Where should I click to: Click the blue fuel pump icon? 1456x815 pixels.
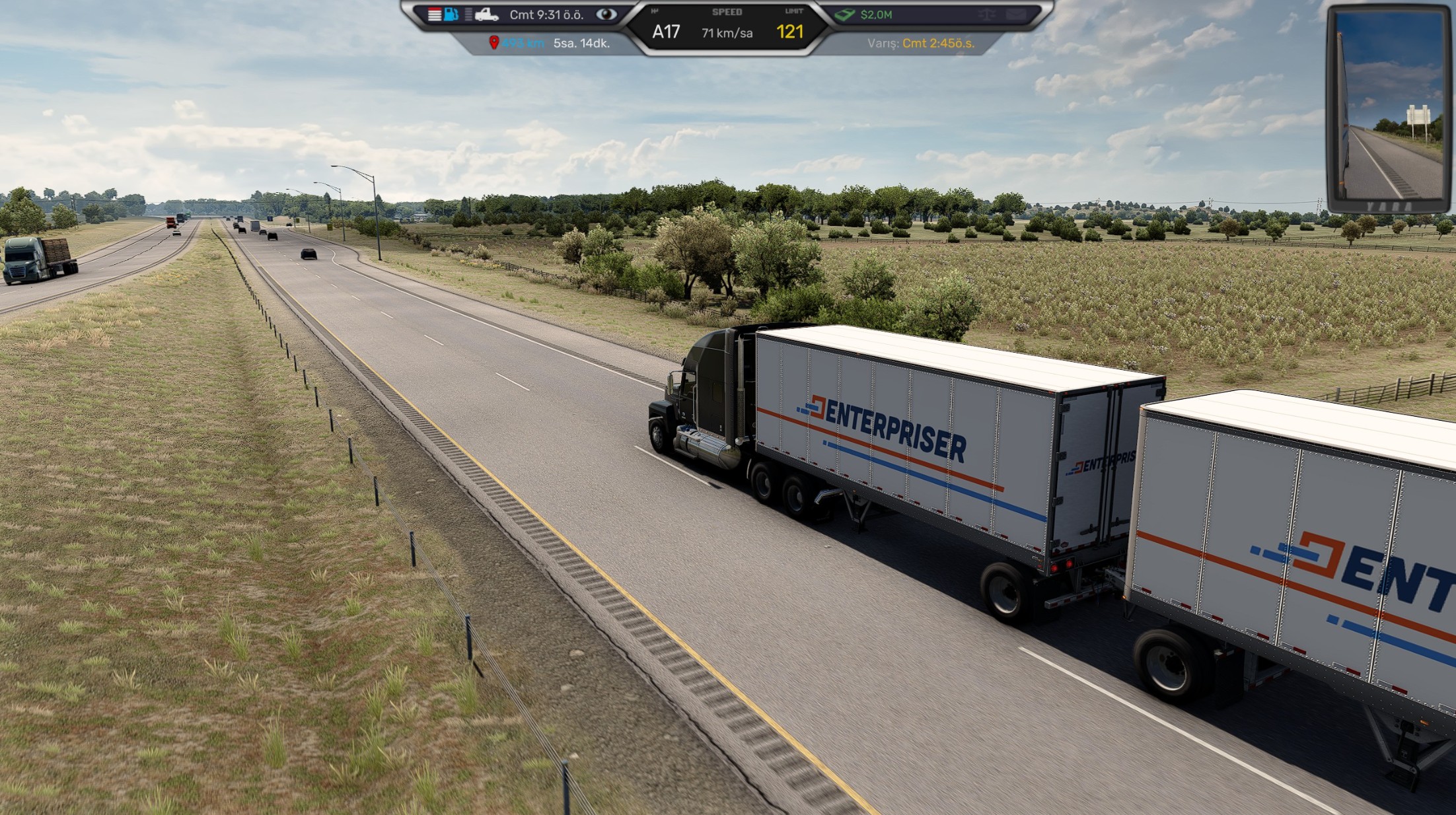[451, 15]
